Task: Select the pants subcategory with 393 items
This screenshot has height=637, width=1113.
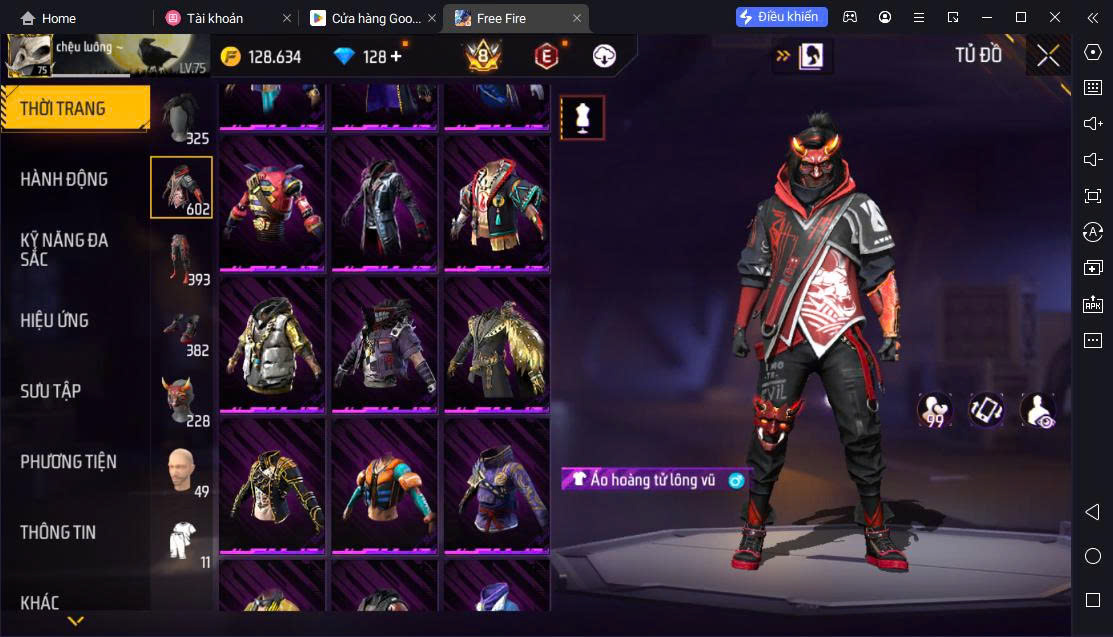Action: click(x=181, y=259)
